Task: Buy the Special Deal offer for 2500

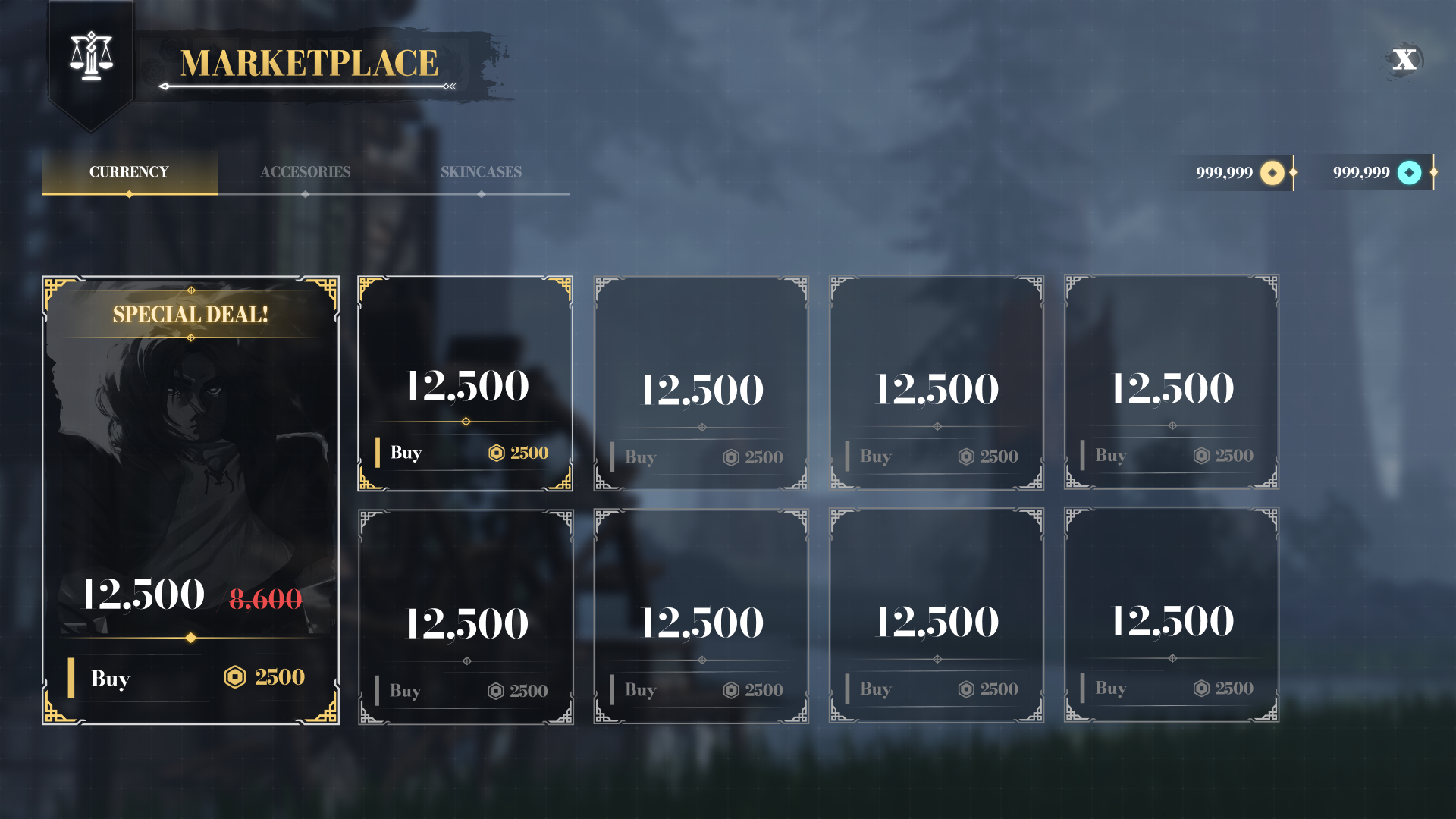Action: pyautogui.click(x=190, y=677)
